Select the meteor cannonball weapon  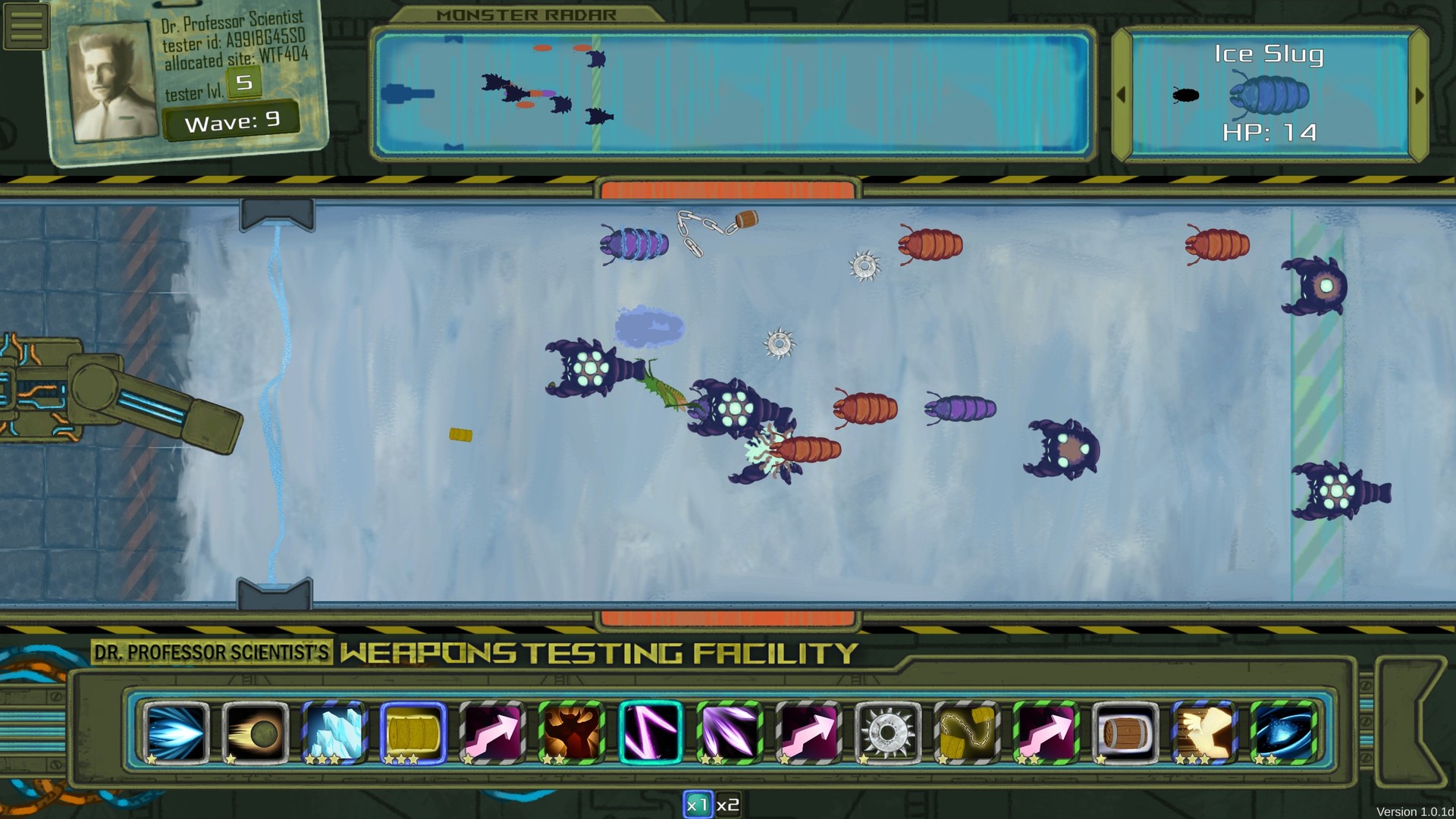(x=254, y=733)
